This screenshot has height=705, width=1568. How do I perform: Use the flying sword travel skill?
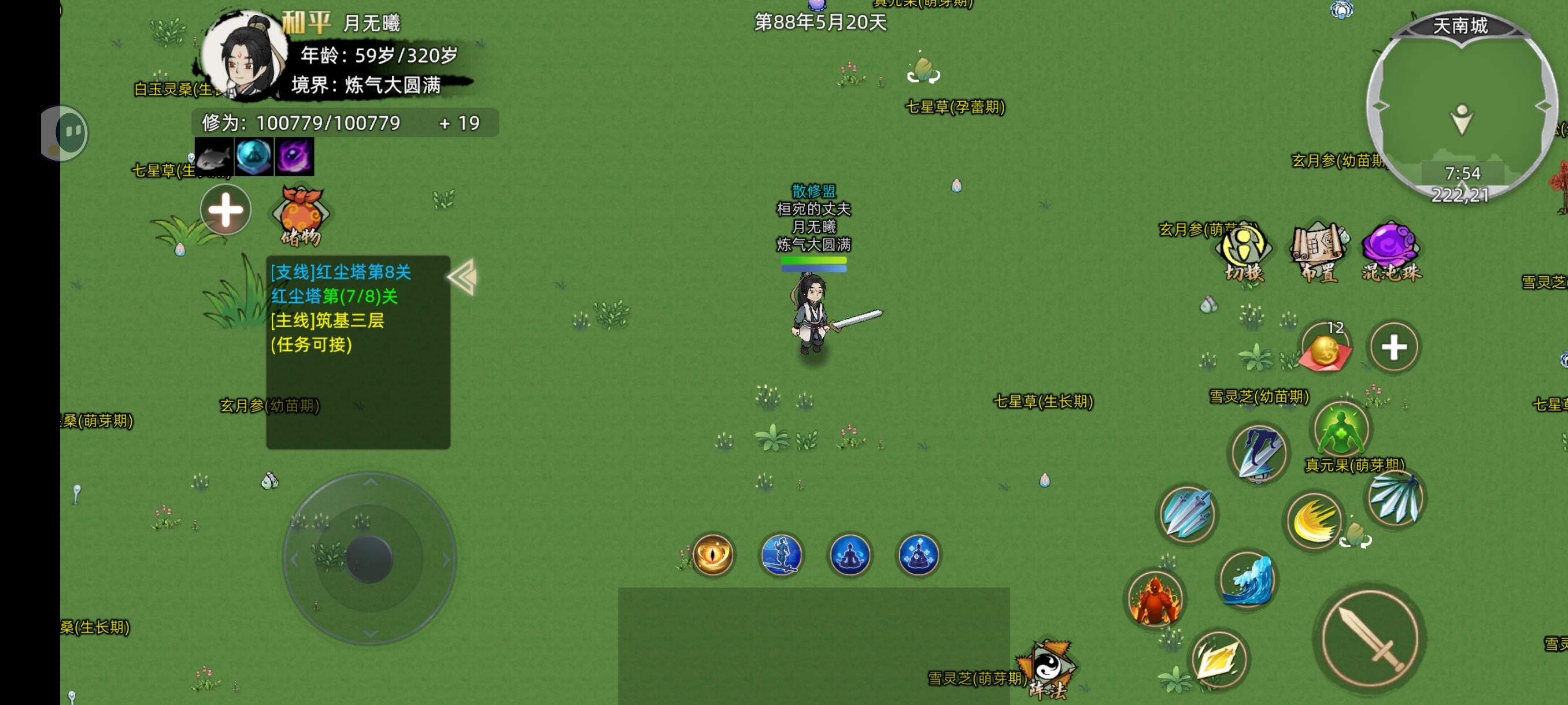tap(781, 554)
